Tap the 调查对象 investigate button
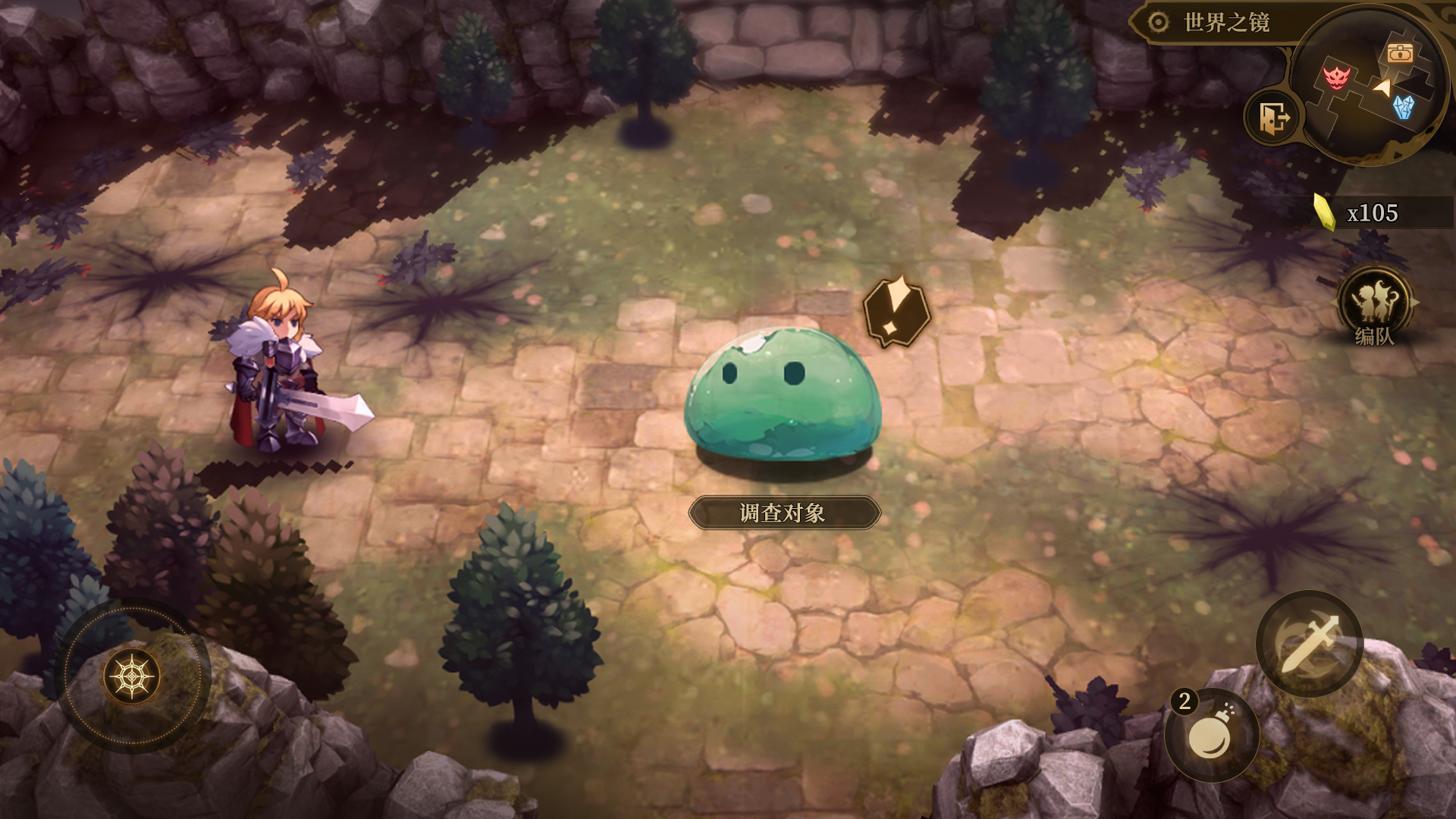The height and width of the screenshot is (819, 1456). click(x=784, y=513)
